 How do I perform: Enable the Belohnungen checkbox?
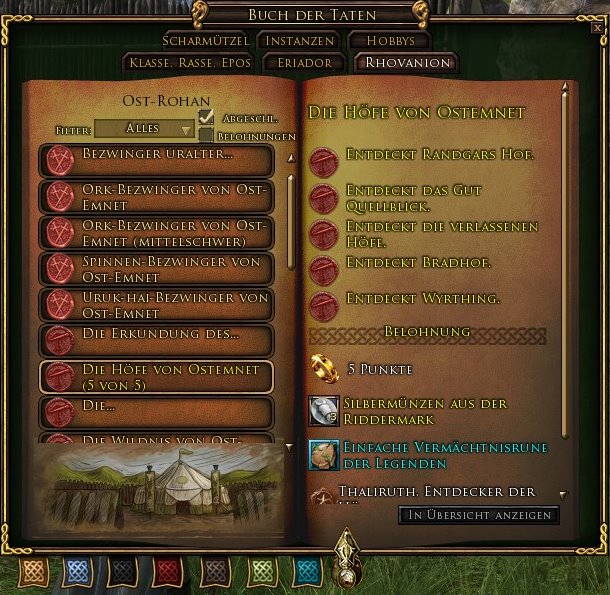pyautogui.click(x=206, y=135)
